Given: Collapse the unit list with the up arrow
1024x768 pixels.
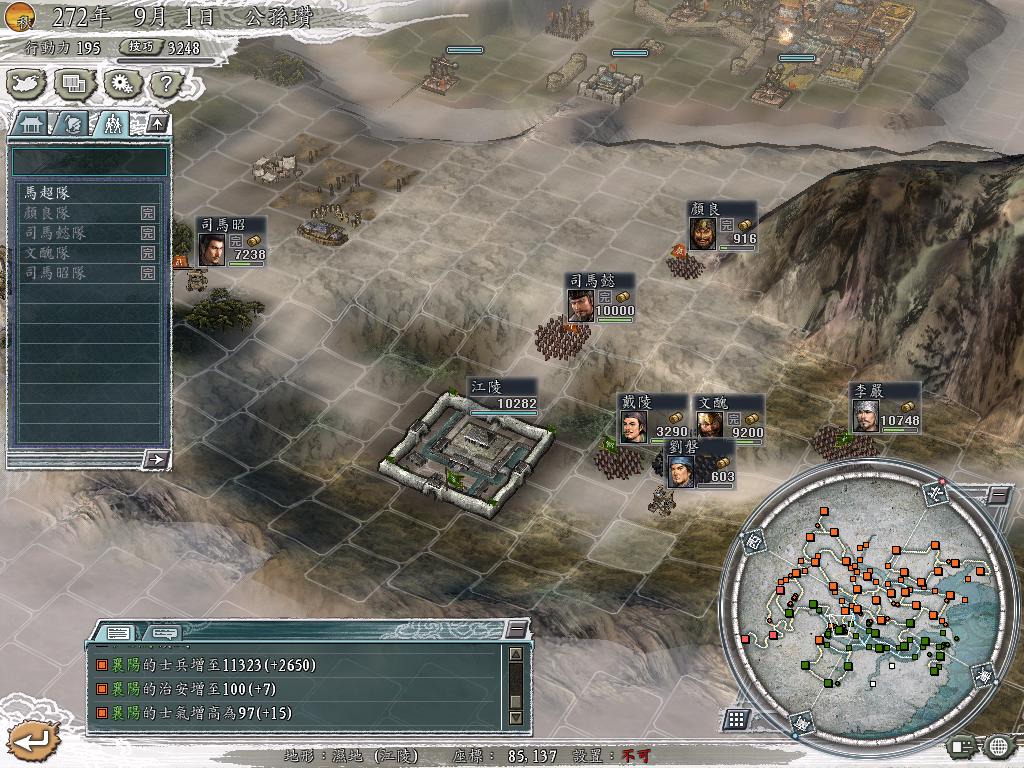Looking at the screenshot, I should 158,124.
